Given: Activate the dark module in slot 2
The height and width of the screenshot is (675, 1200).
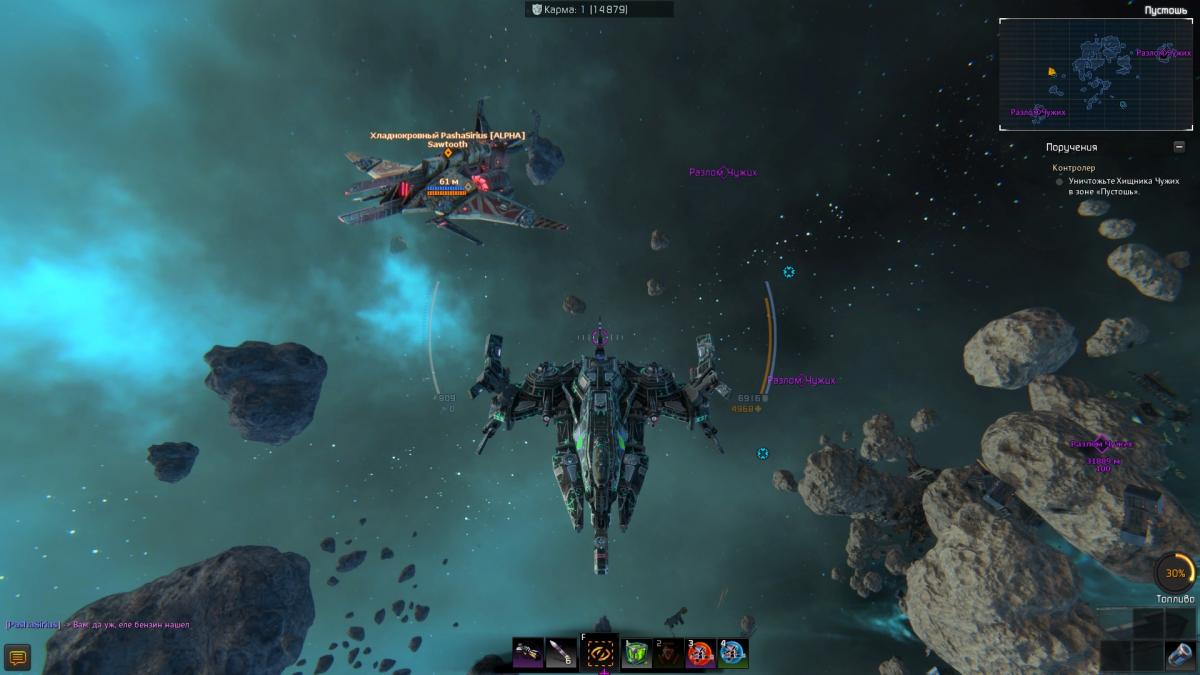Looking at the screenshot, I should tap(667, 653).
